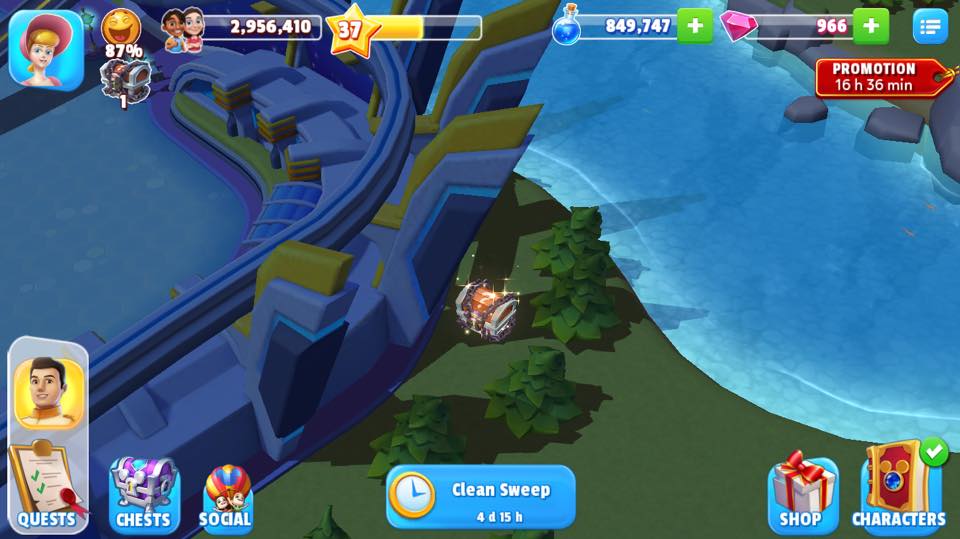960x539 pixels.
Task: Tap the small chest counter icon
Action: click(125, 75)
